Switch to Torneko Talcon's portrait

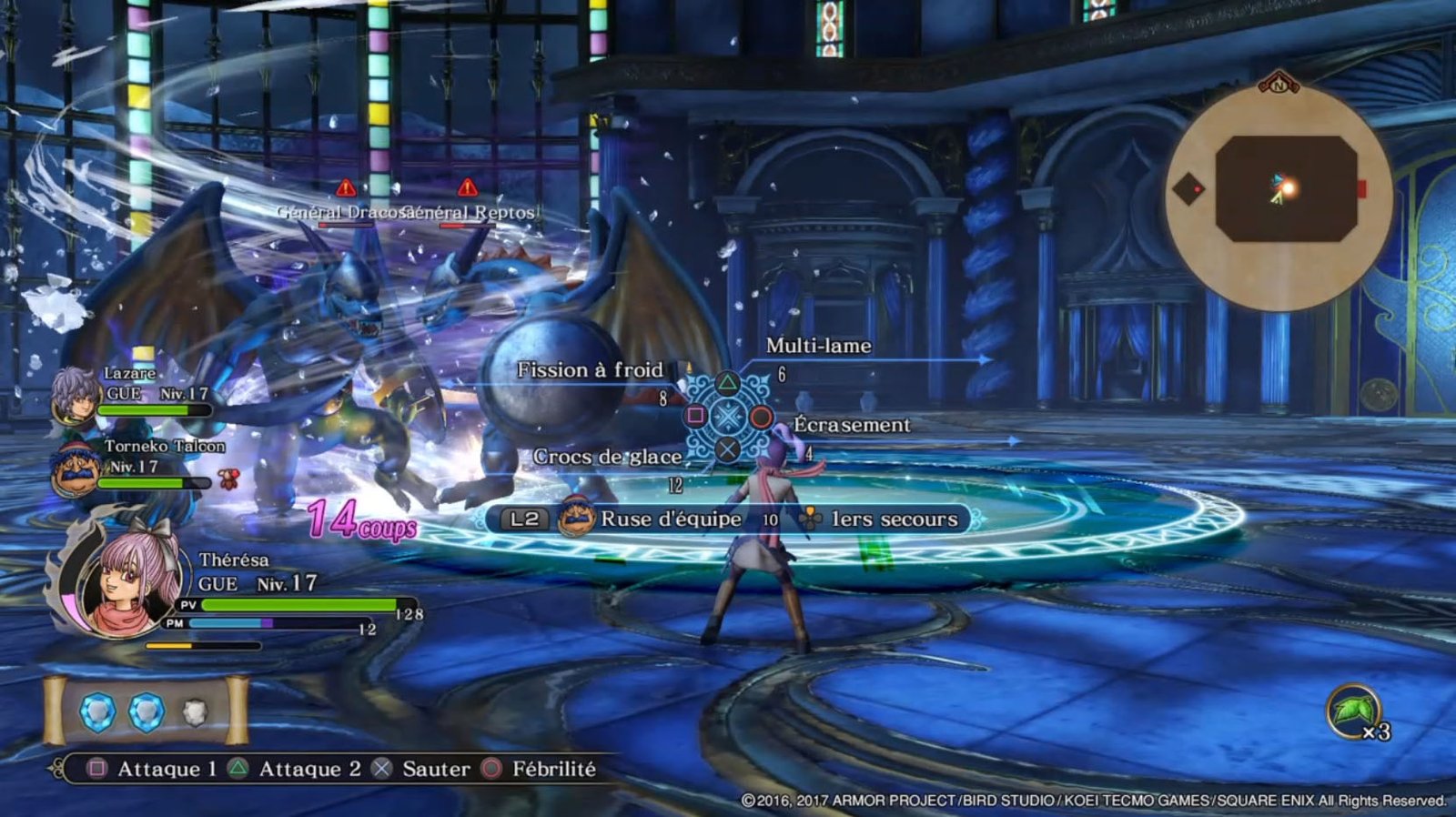pyautogui.click(x=75, y=469)
